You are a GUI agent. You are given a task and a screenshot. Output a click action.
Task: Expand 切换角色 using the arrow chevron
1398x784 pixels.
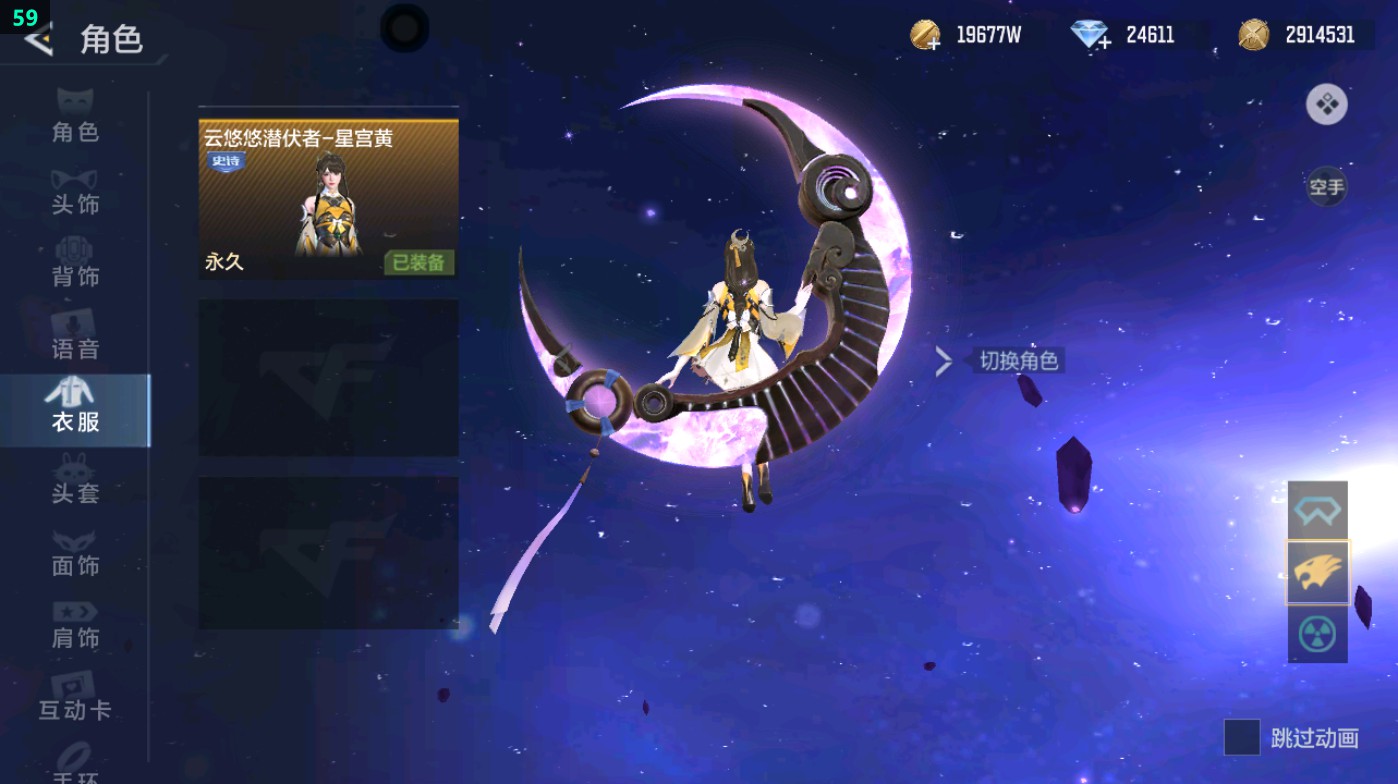941,361
